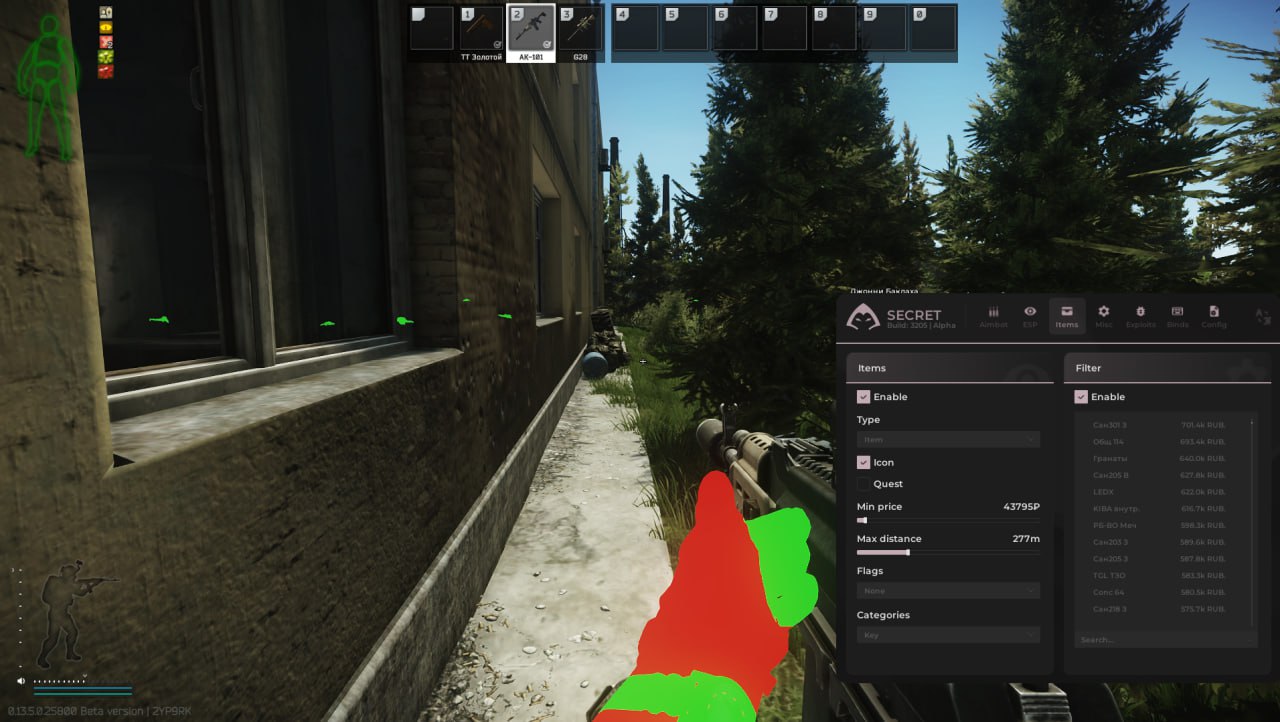Uncheck Enable in the Items panel
This screenshot has height=722, width=1280.
864,396
